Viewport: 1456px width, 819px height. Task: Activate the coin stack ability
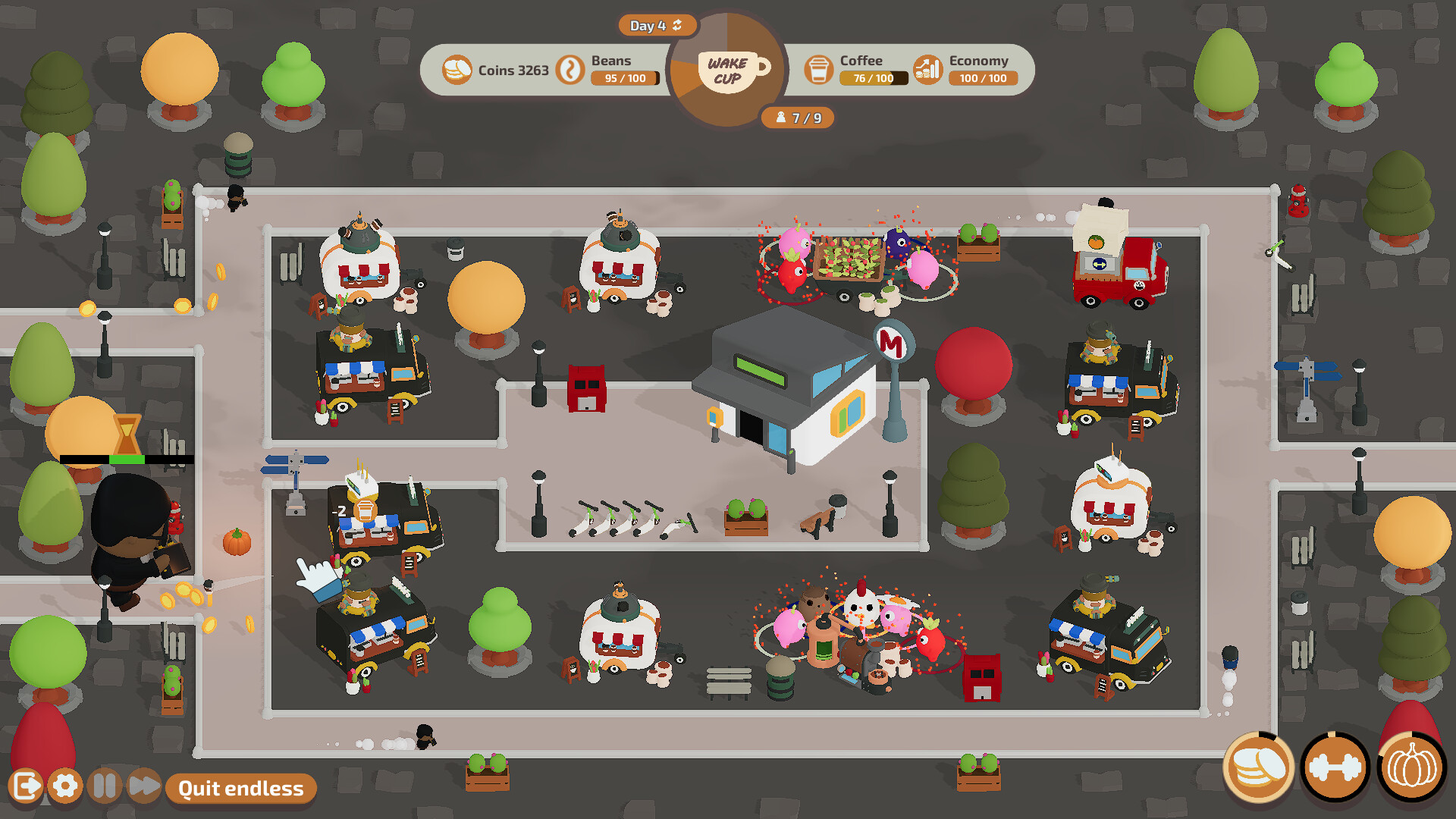[1259, 768]
